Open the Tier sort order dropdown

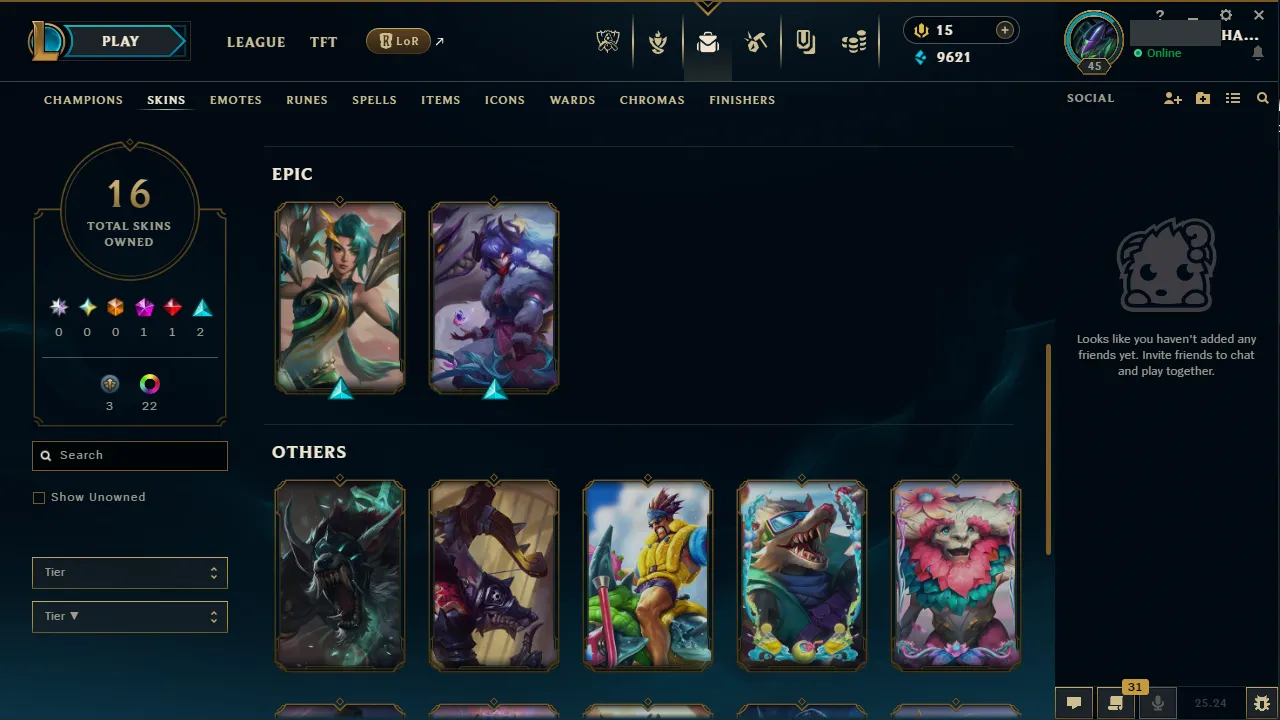click(129, 616)
